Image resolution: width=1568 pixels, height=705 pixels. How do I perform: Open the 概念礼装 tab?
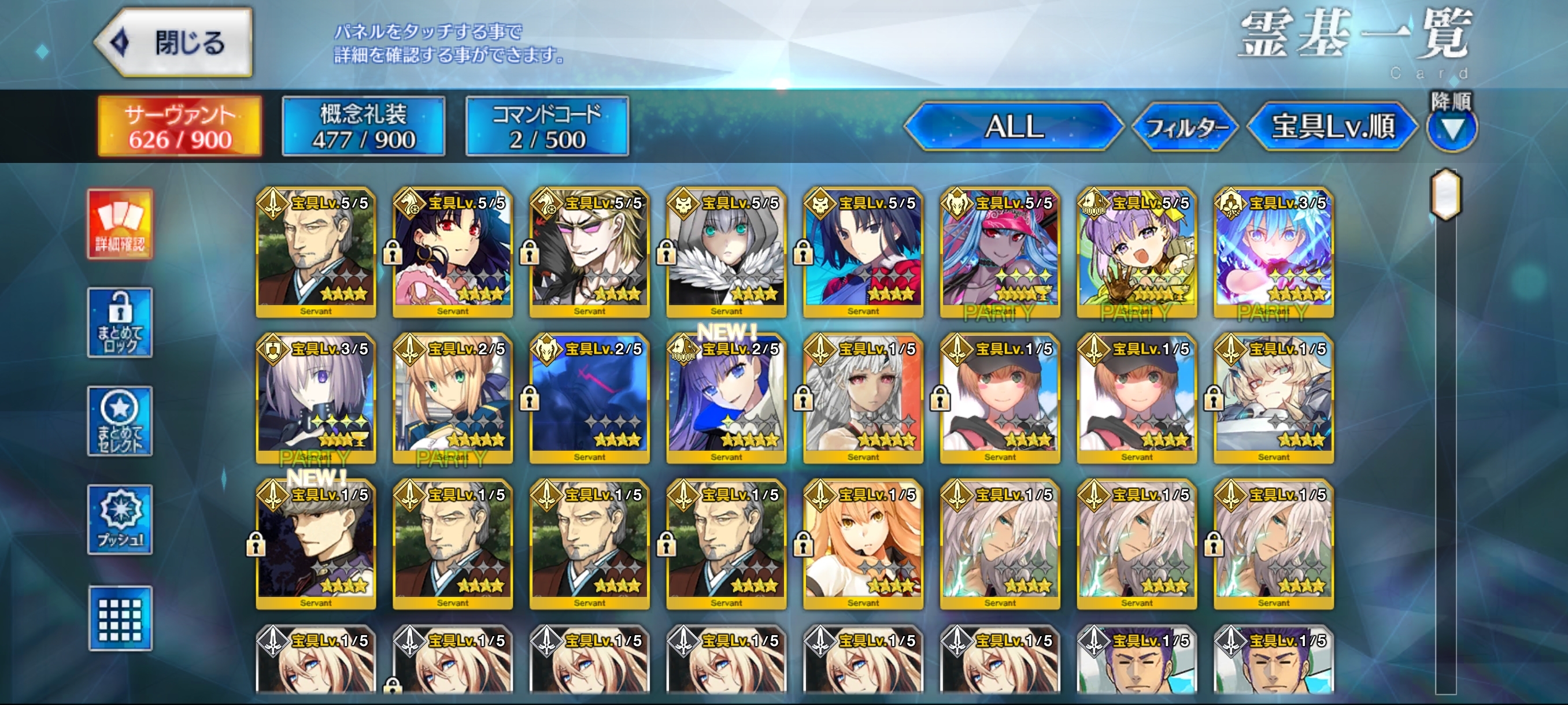pyautogui.click(x=364, y=127)
